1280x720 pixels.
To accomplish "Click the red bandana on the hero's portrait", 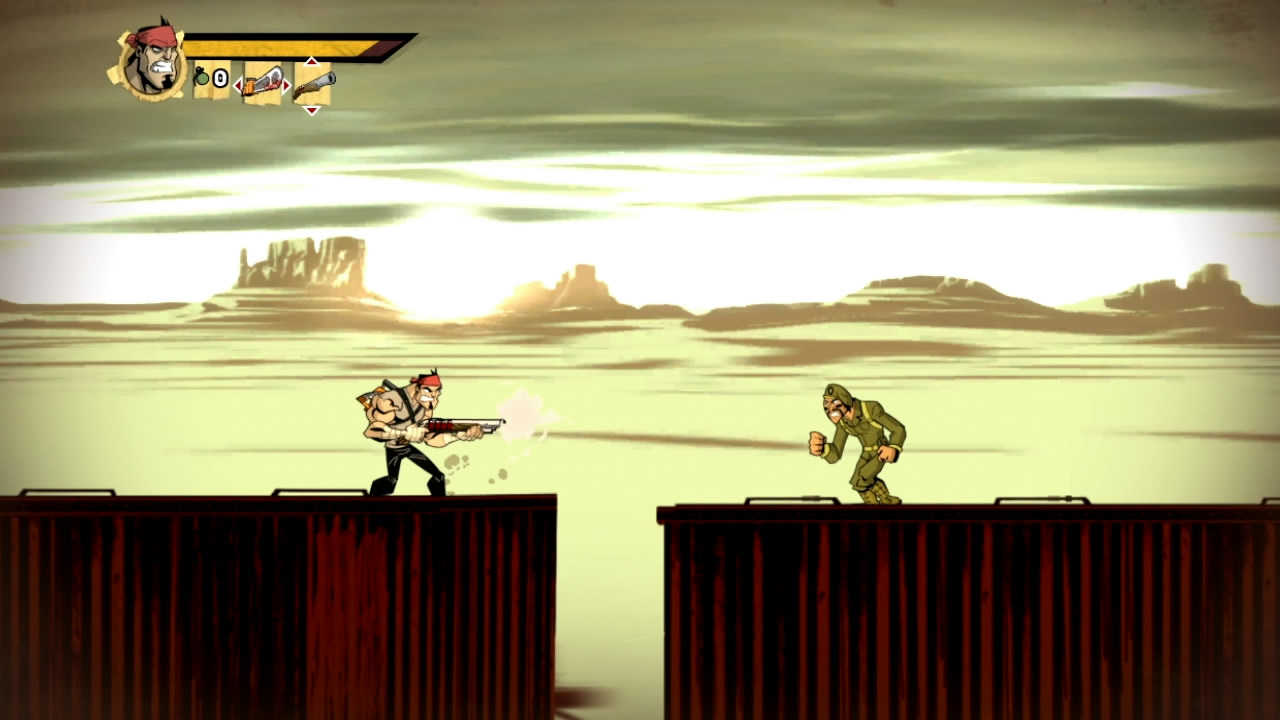I will pyautogui.click(x=153, y=38).
